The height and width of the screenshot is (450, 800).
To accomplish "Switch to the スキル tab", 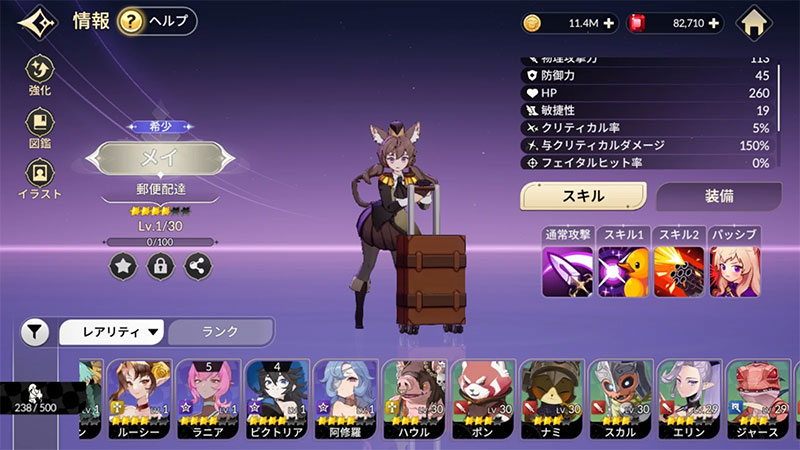I will 582,196.
